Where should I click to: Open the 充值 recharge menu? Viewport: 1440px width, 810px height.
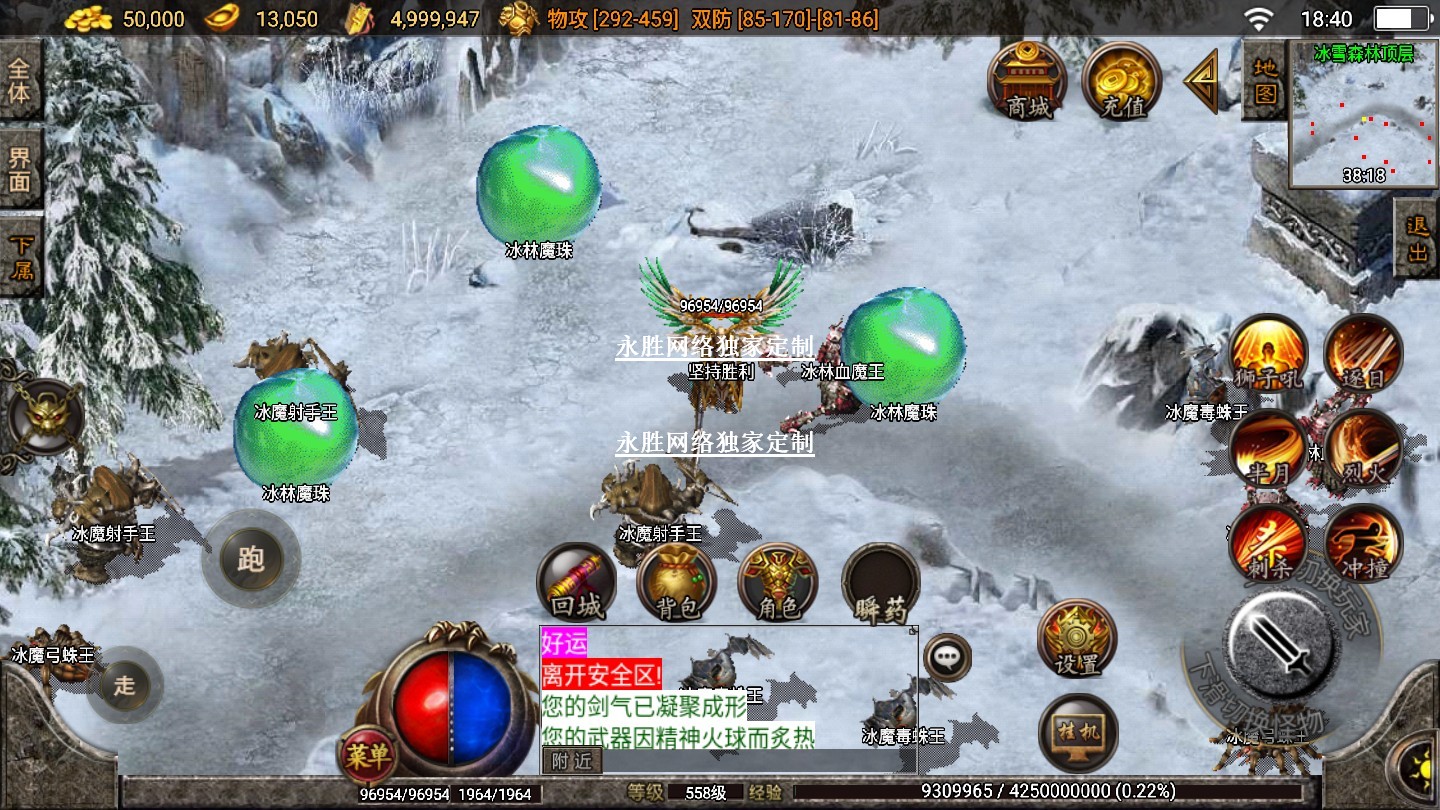[1121, 80]
